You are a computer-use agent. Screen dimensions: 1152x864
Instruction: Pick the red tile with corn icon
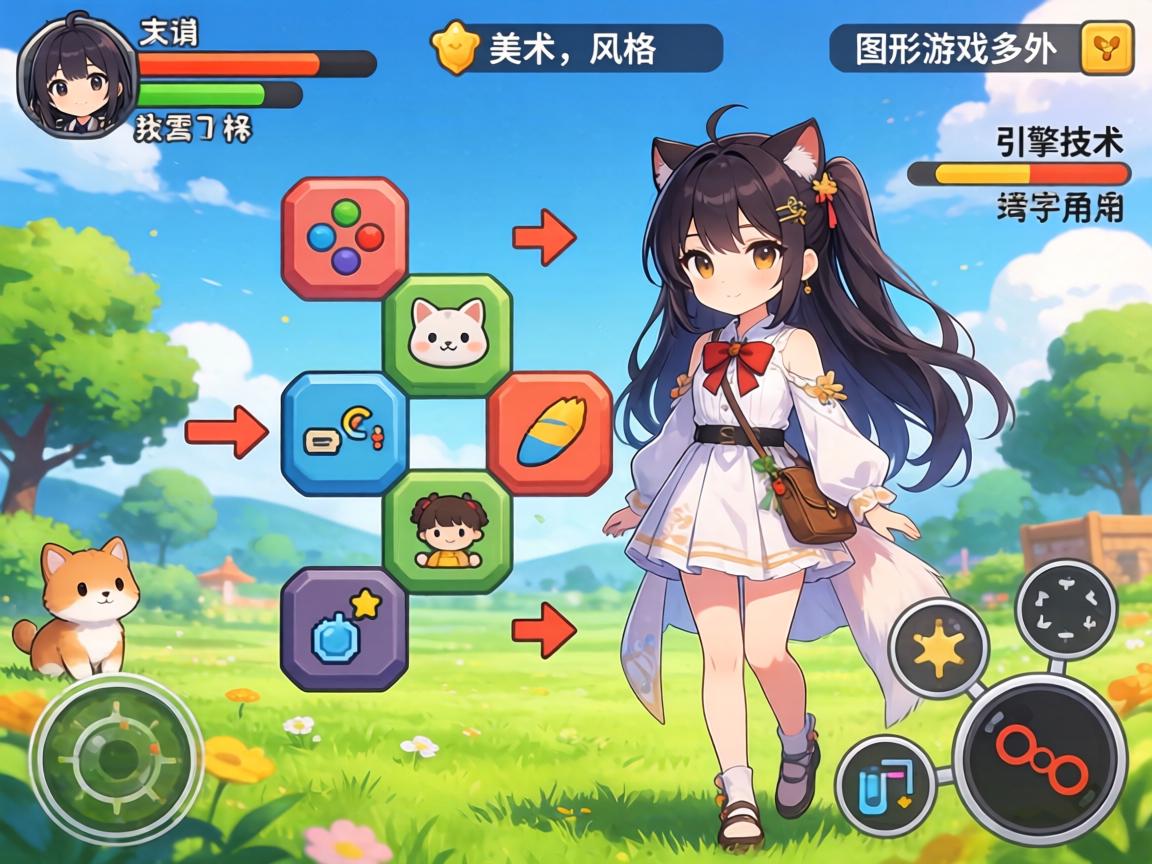tap(550, 433)
